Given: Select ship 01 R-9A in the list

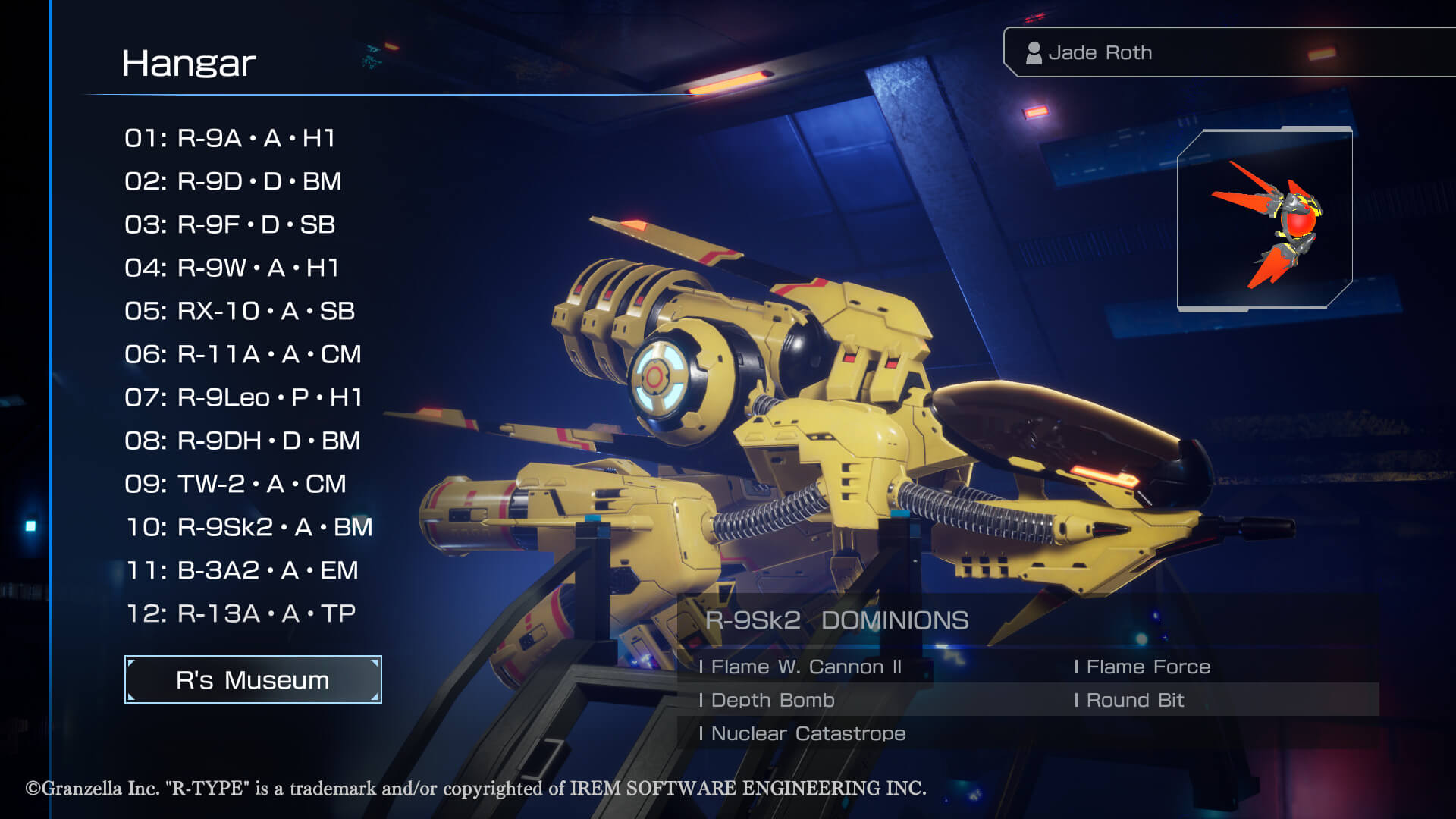Looking at the screenshot, I should tap(231, 139).
